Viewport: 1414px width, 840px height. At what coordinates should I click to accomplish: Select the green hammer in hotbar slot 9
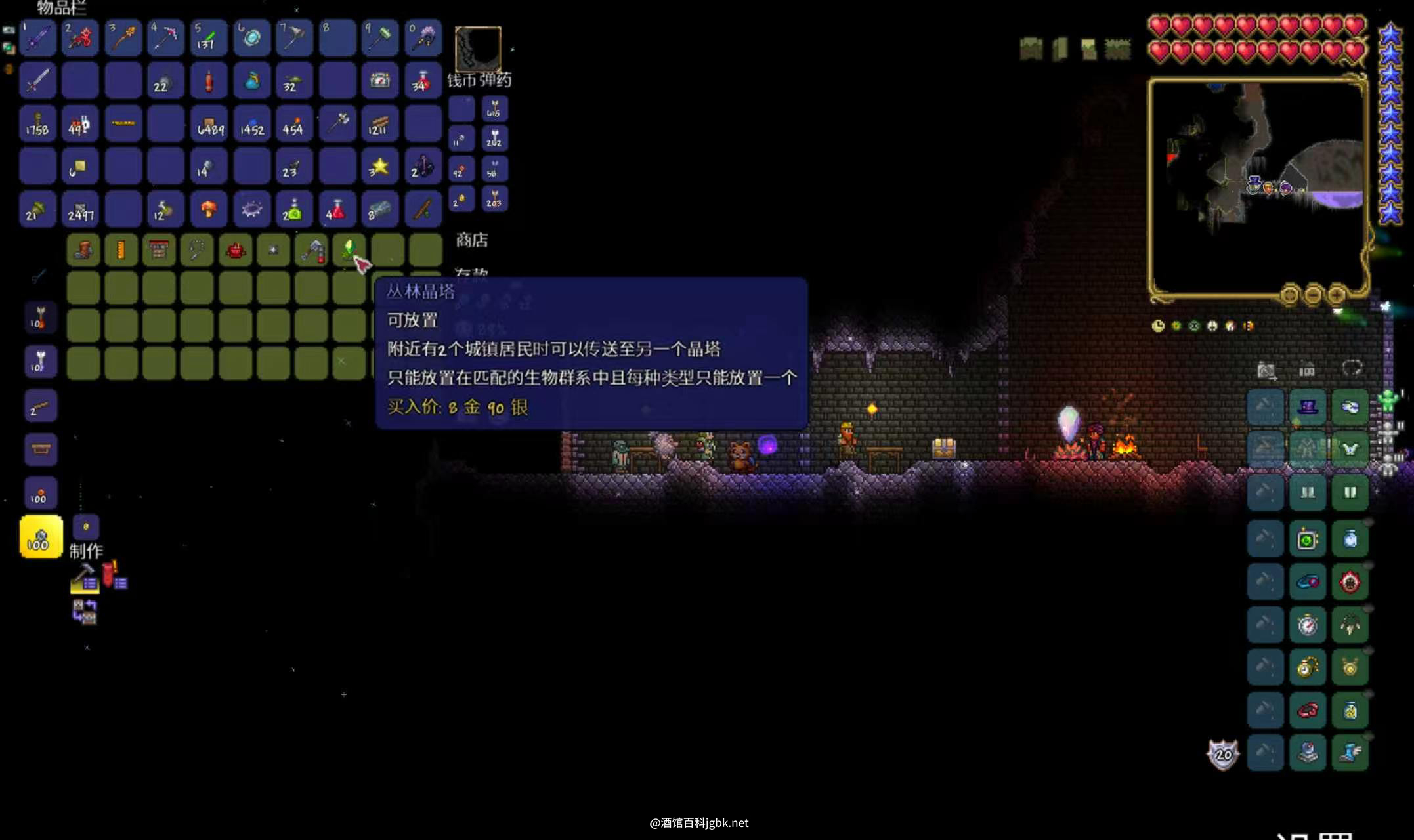coord(380,37)
